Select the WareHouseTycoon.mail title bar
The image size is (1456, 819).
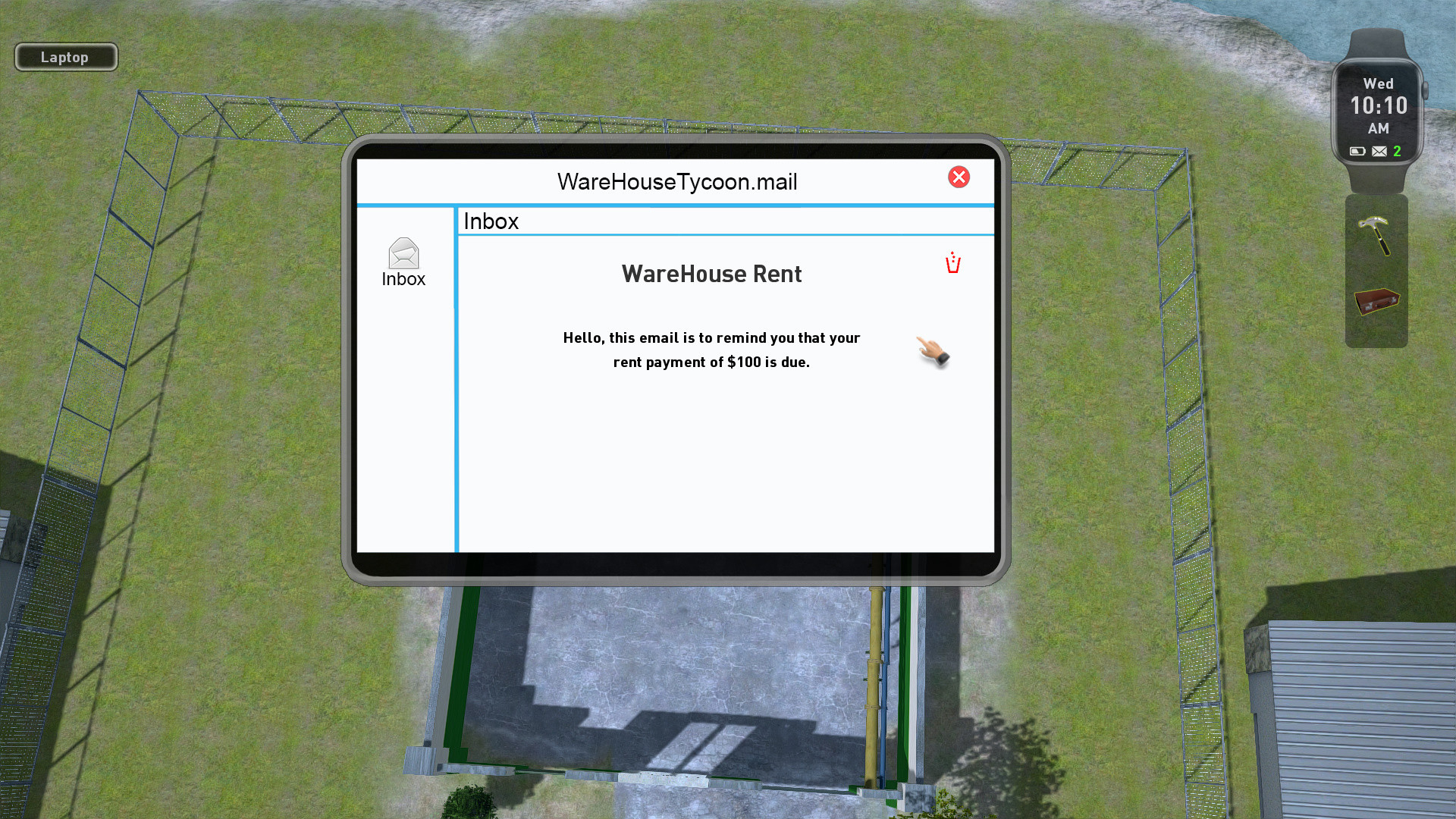(677, 181)
